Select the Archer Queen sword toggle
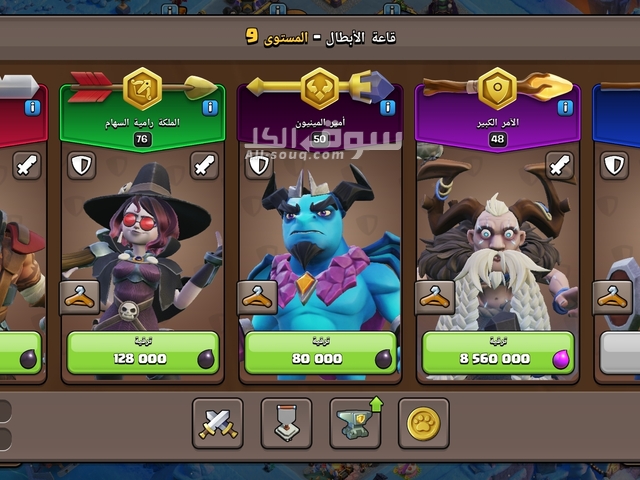This screenshot has width=640, height=480. point(203,165)
